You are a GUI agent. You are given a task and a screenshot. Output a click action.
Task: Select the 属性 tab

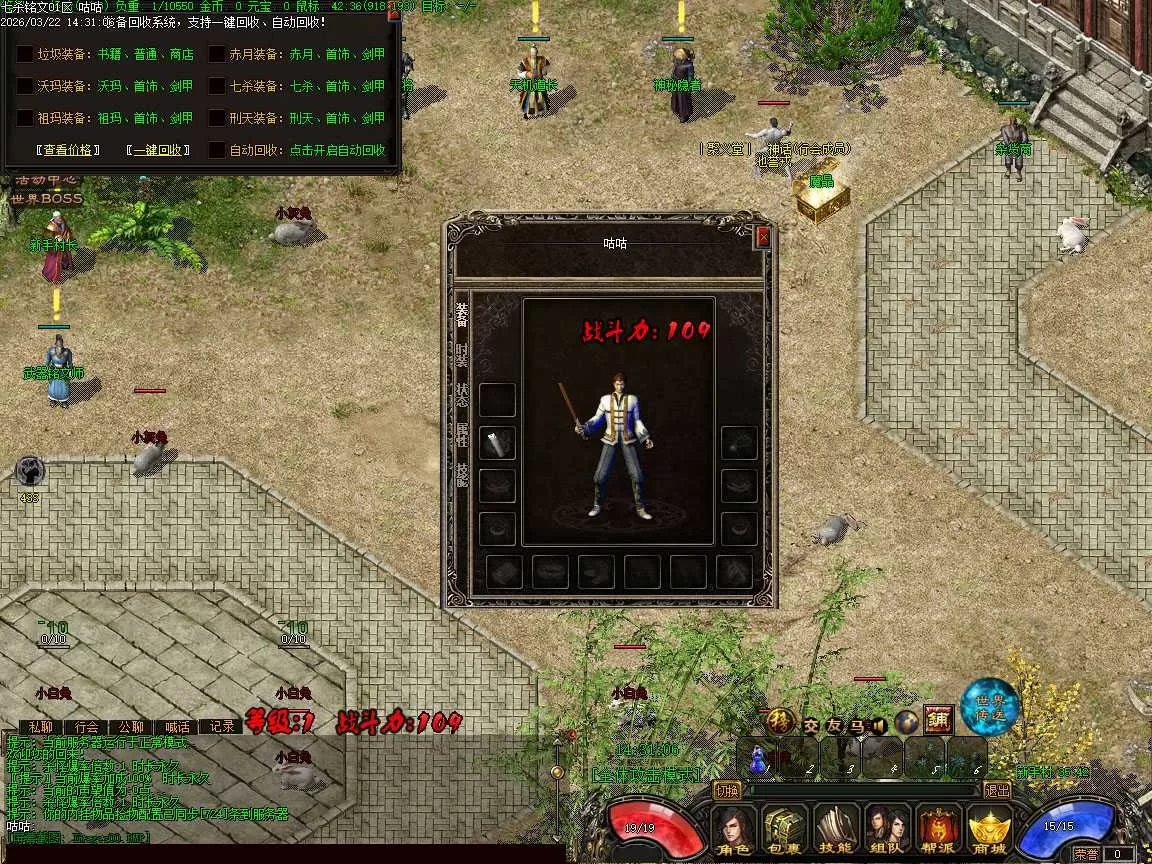pyautogui.click(x=461, y=434)
